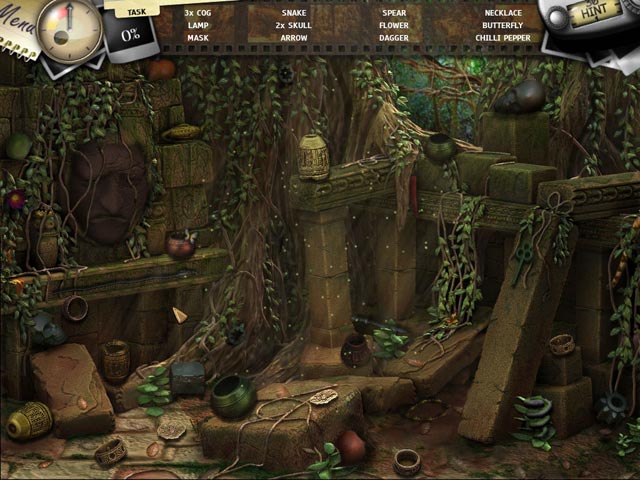Click the 2x SKULL entry
The width and height of the screenshot is (640, 480).
[294, 25]
